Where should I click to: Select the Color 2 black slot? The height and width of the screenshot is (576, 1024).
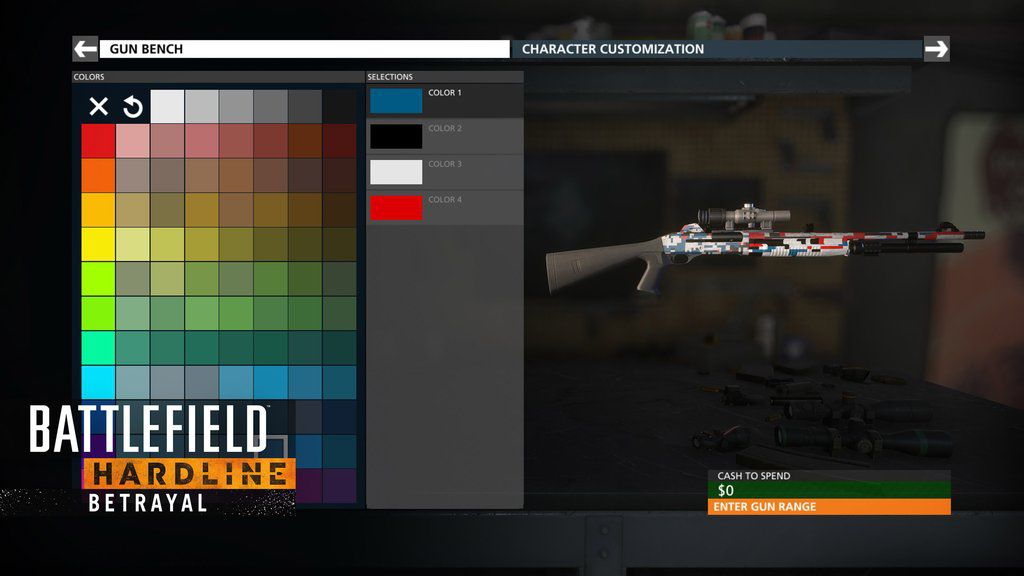point(396,136)
